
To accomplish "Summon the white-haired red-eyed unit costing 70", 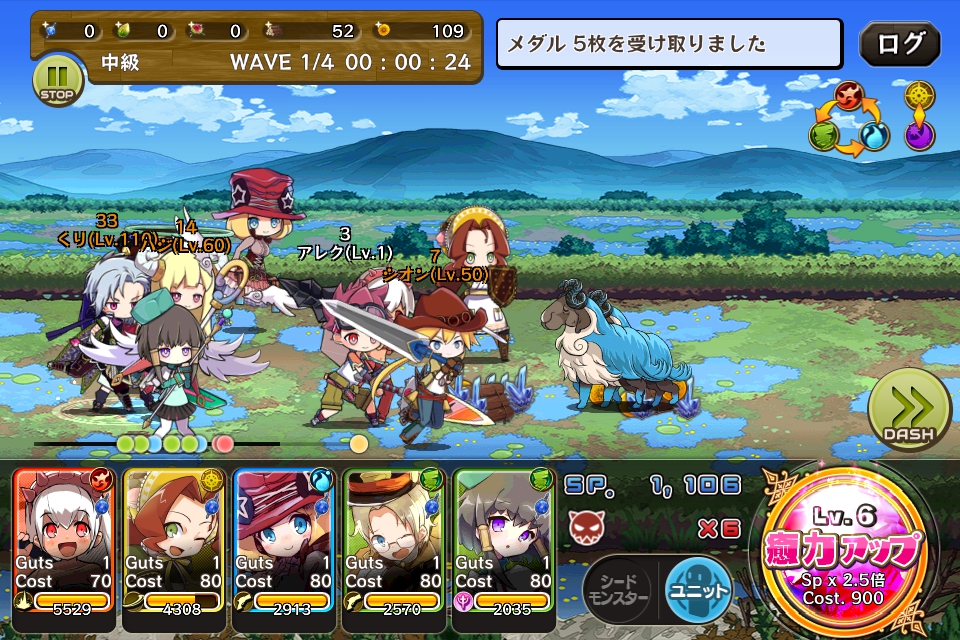I will pyautogui.click(x=65, y=539).
